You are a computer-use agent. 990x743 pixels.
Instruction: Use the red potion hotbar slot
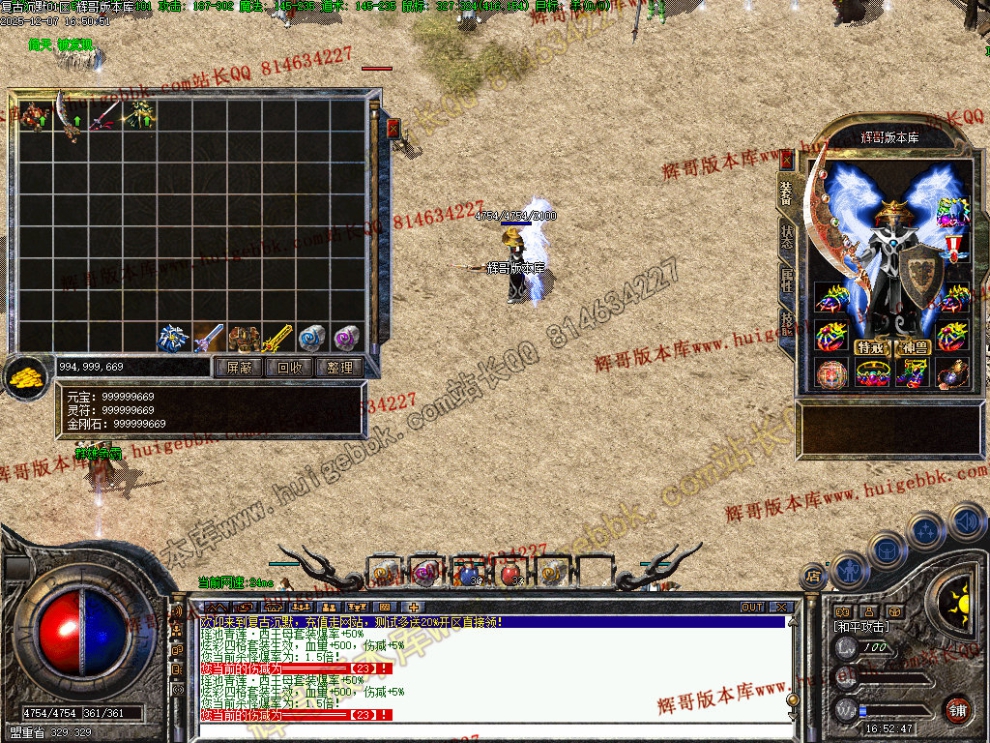click(511, 573)
